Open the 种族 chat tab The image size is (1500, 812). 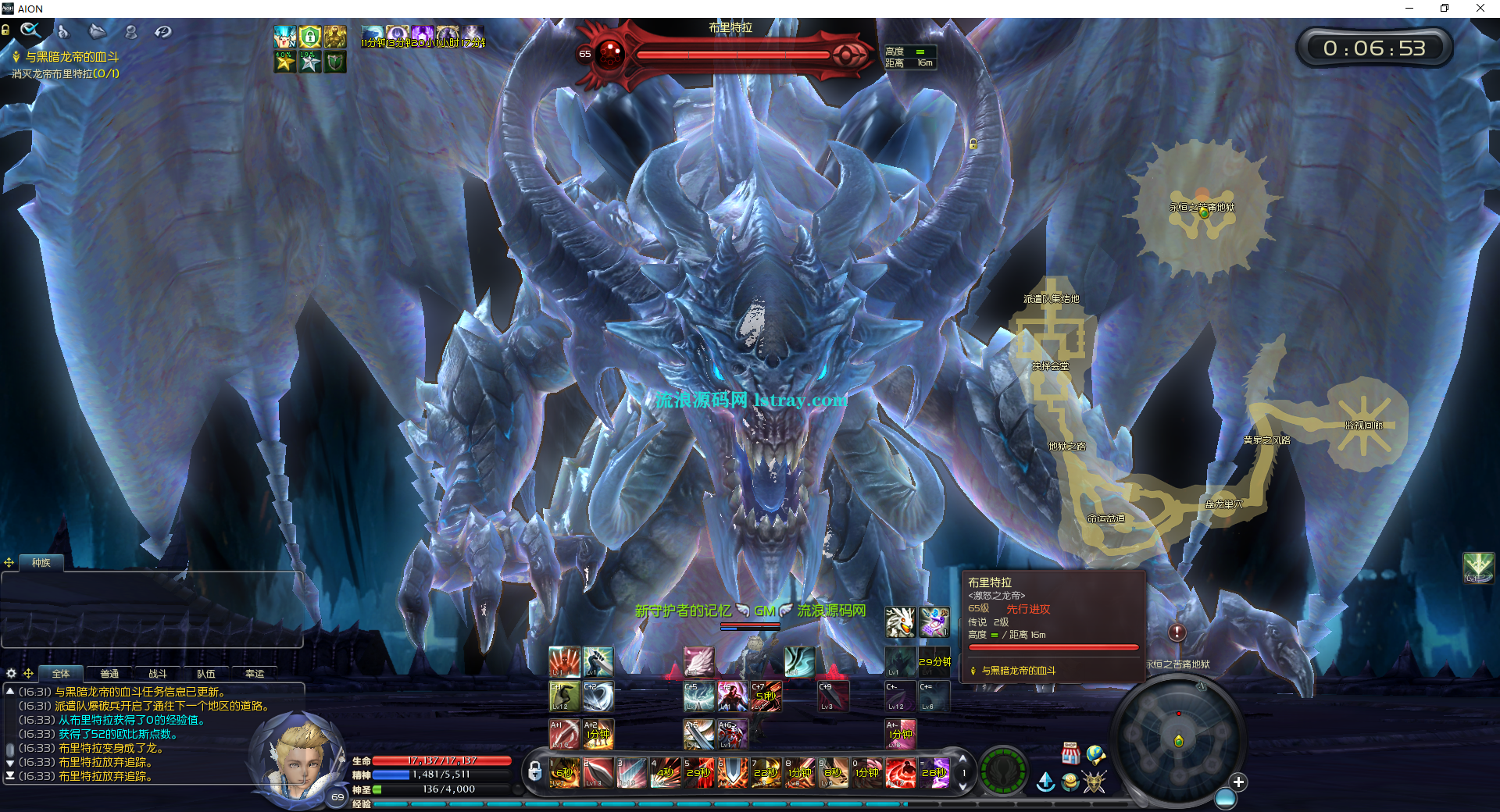coord(41,563)
